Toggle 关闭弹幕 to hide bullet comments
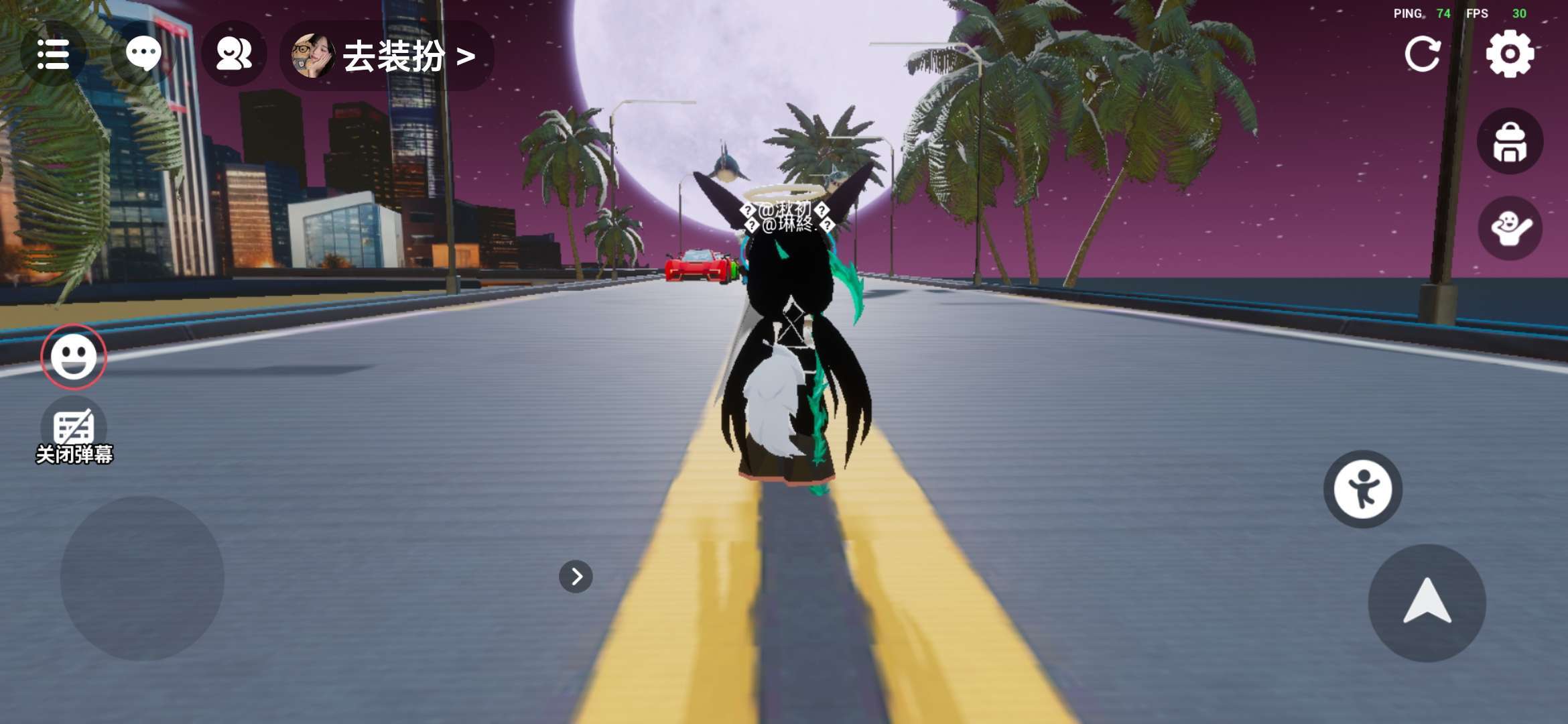1568x724 pixels. point(74,432)
